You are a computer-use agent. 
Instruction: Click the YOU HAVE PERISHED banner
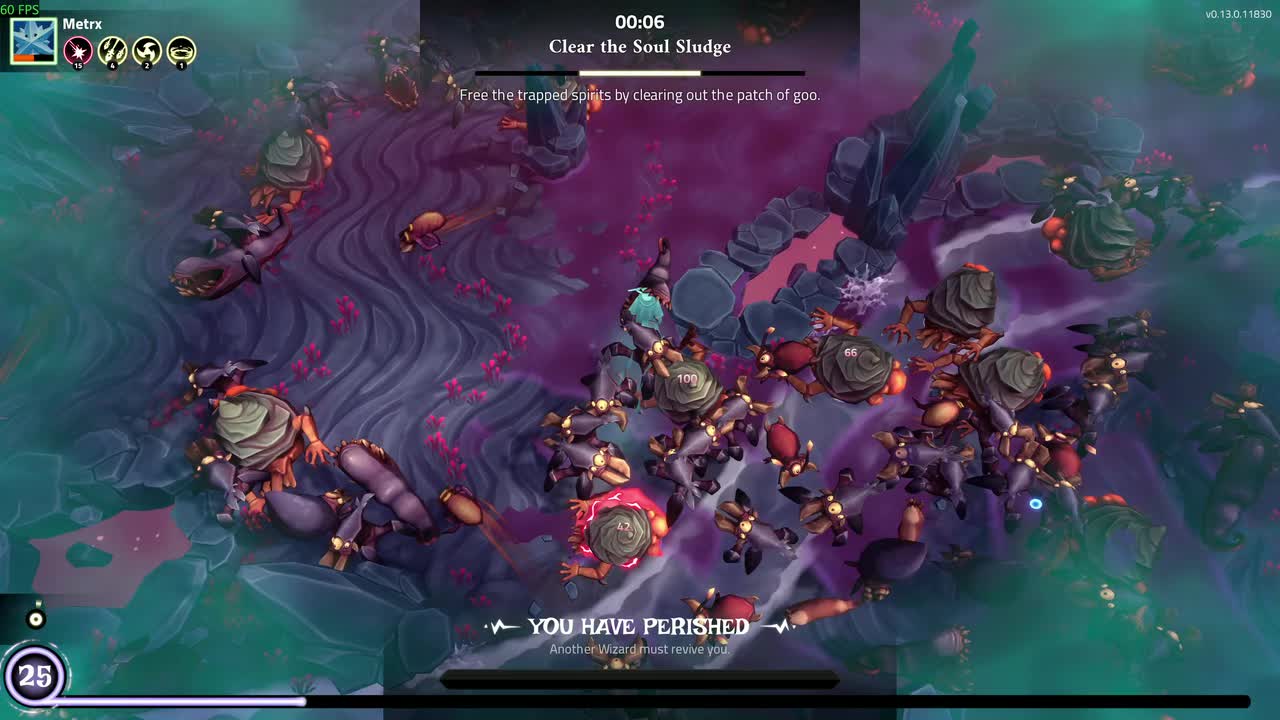coord(639,626)
